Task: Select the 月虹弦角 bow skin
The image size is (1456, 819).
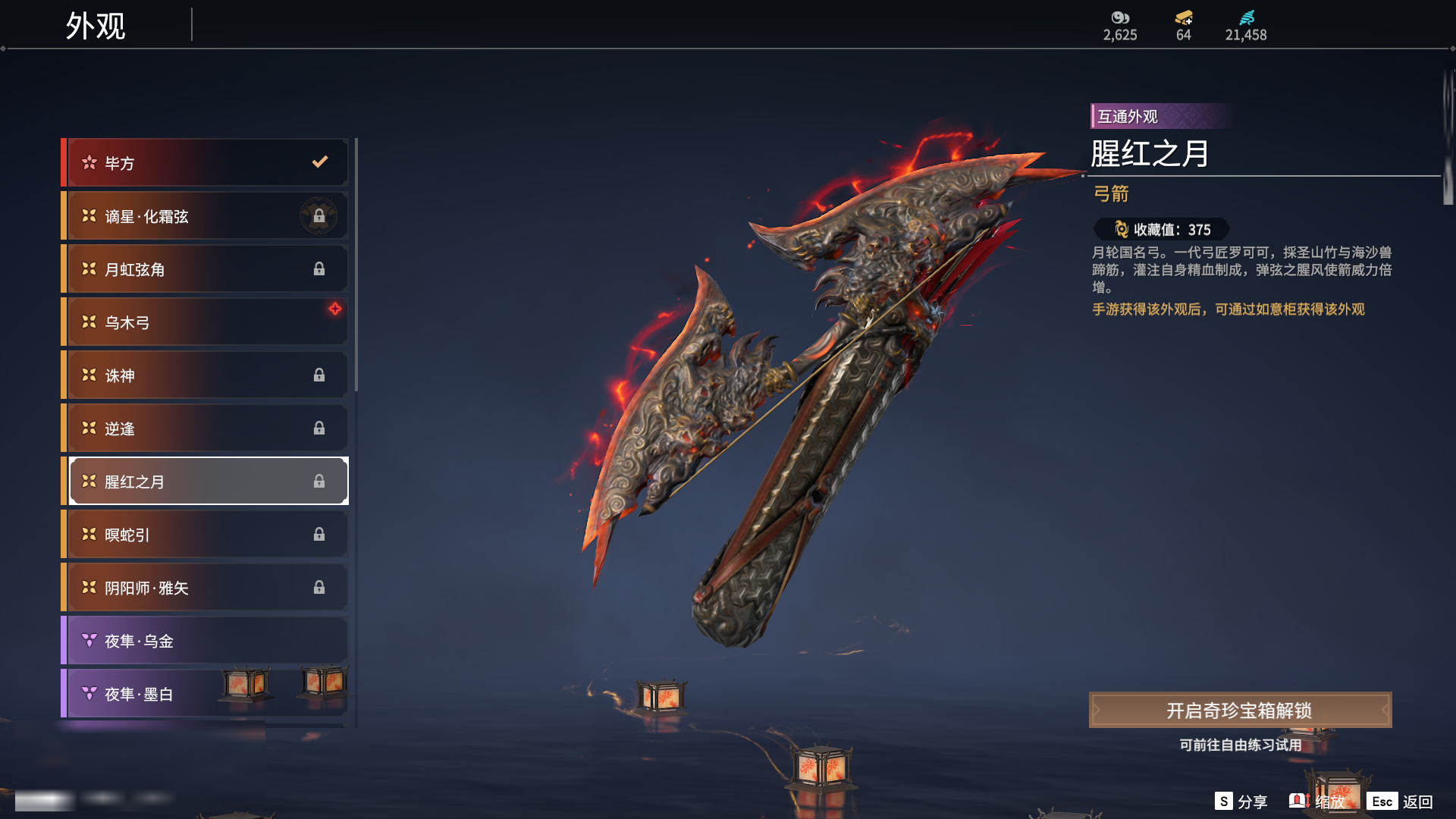Action: 205,269
